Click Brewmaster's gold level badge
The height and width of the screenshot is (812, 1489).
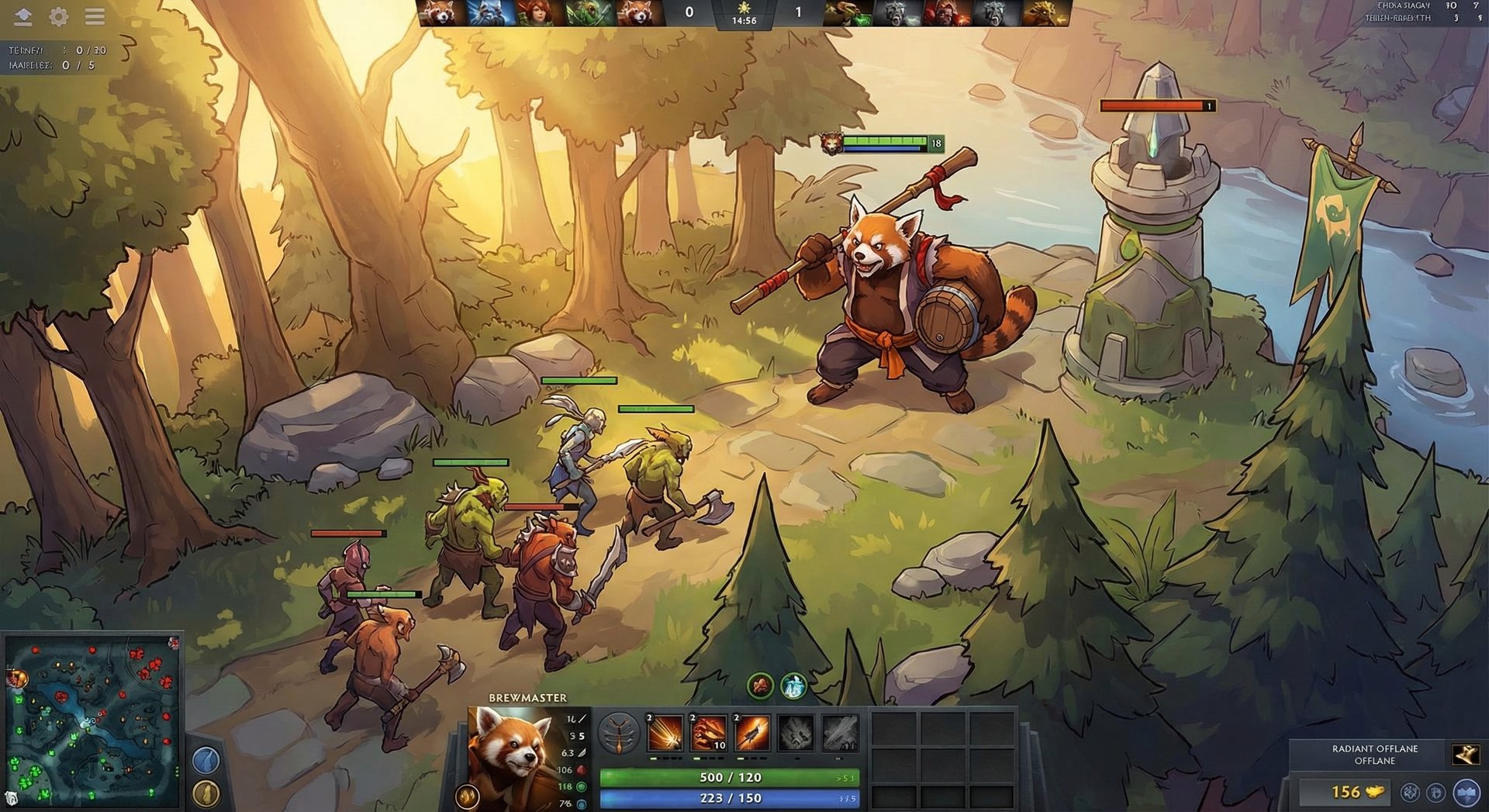466,794
